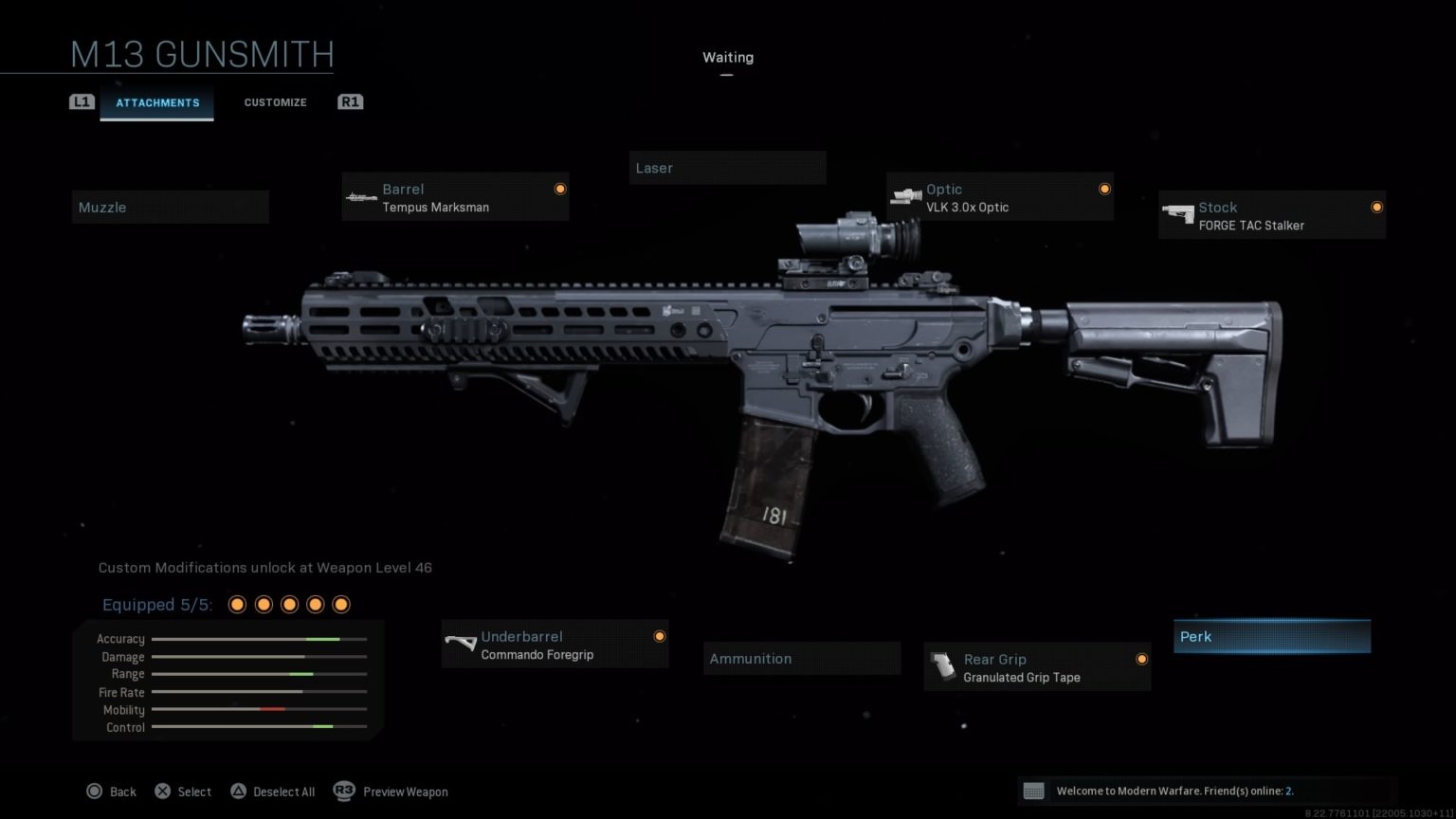Open the Laser attachment slot
This screenshot has height=819, width=1456.
pos(727,168)
